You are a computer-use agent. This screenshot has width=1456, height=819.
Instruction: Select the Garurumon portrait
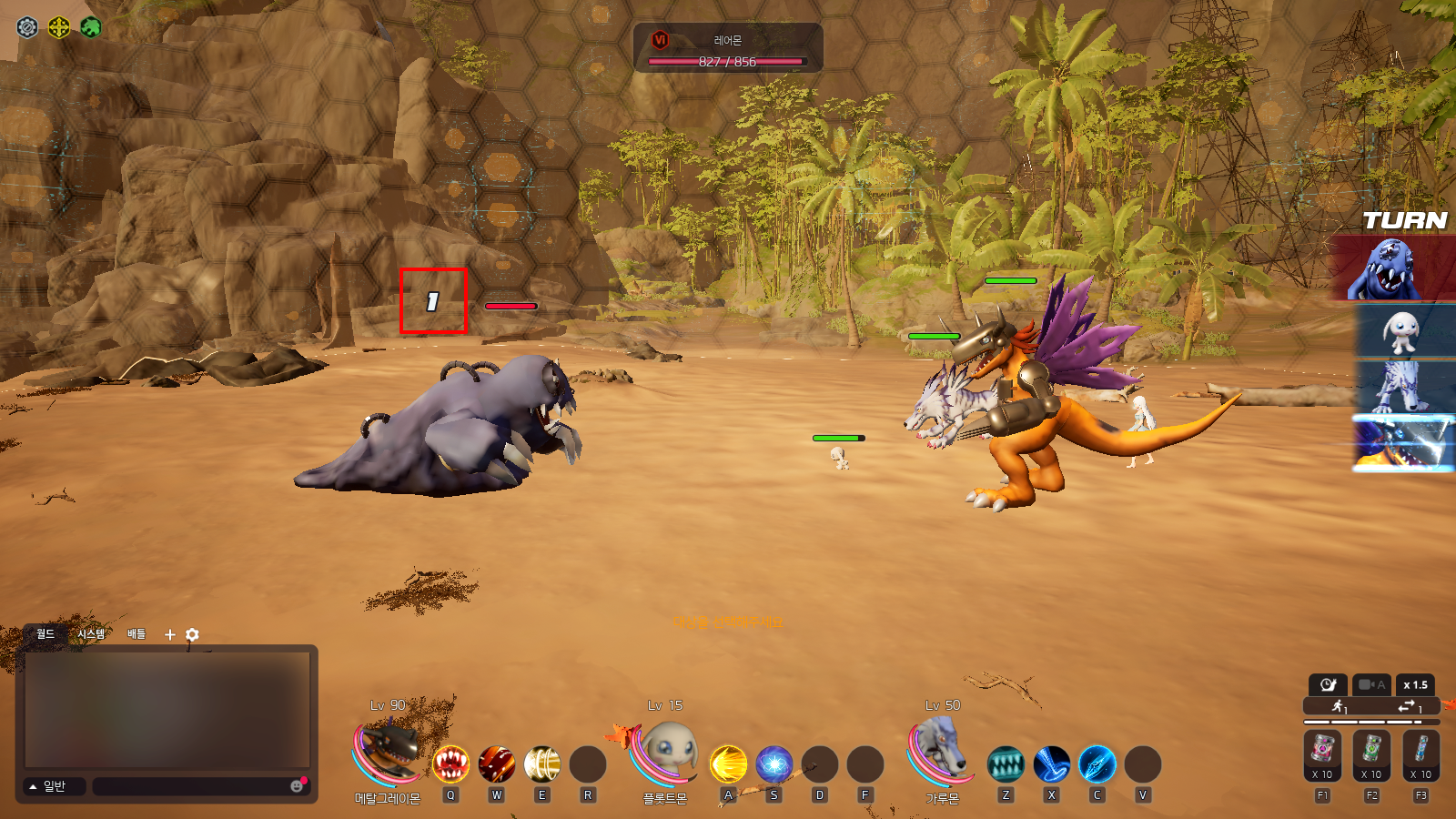click(x=943, y=752)
